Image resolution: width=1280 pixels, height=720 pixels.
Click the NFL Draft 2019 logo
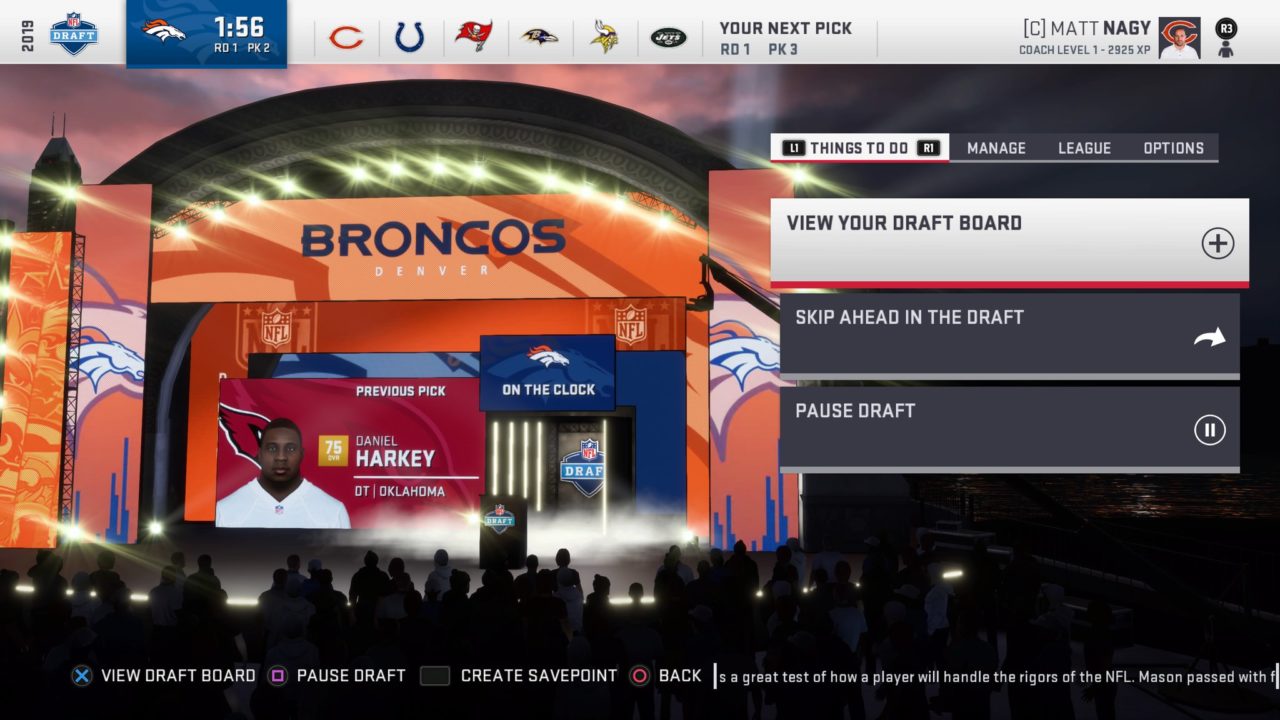[74, 34]
